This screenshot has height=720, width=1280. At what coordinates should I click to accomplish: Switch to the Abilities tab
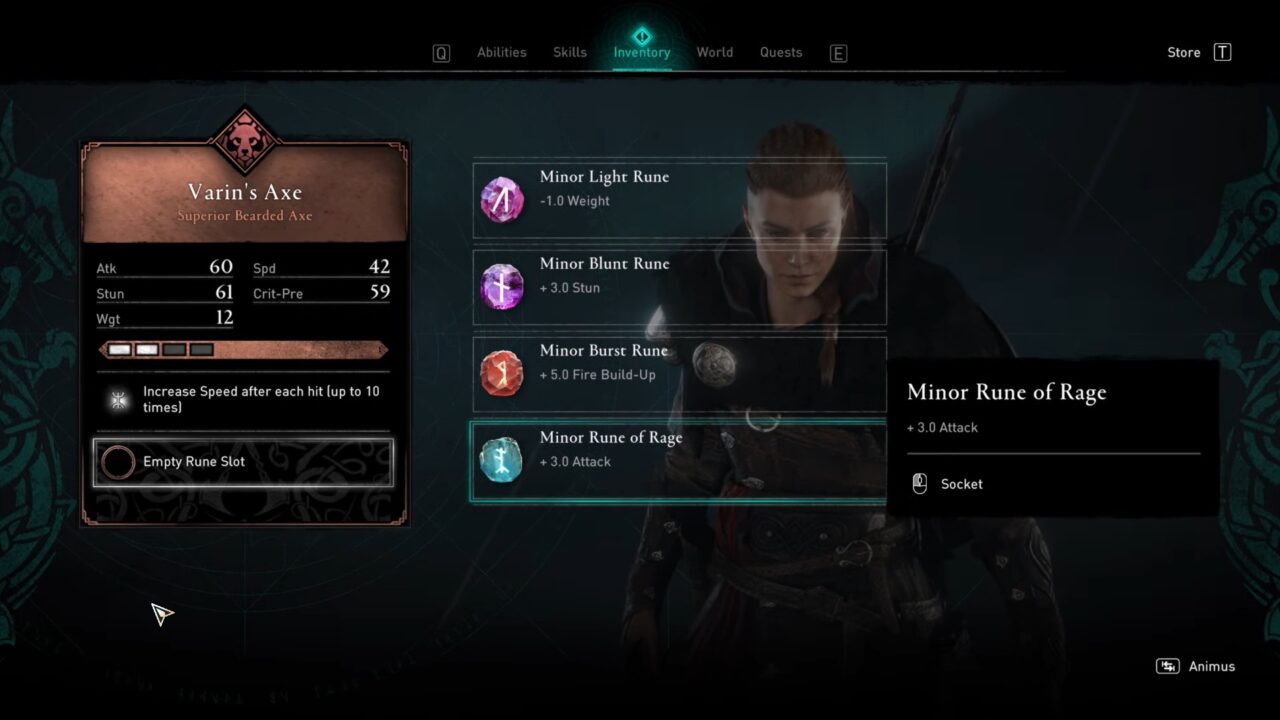[501, 52]
